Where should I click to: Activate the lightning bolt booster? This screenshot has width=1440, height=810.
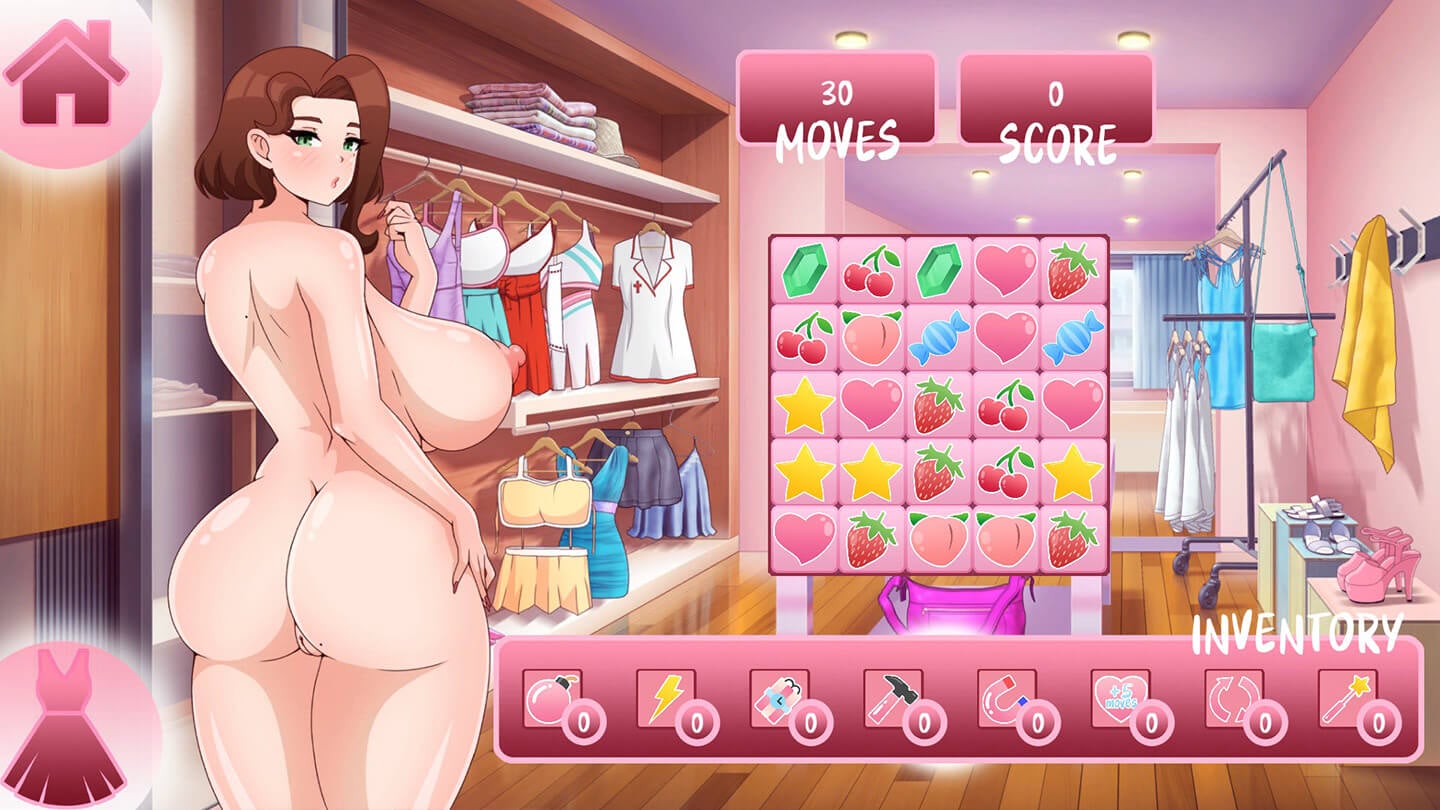coord(666,698)
